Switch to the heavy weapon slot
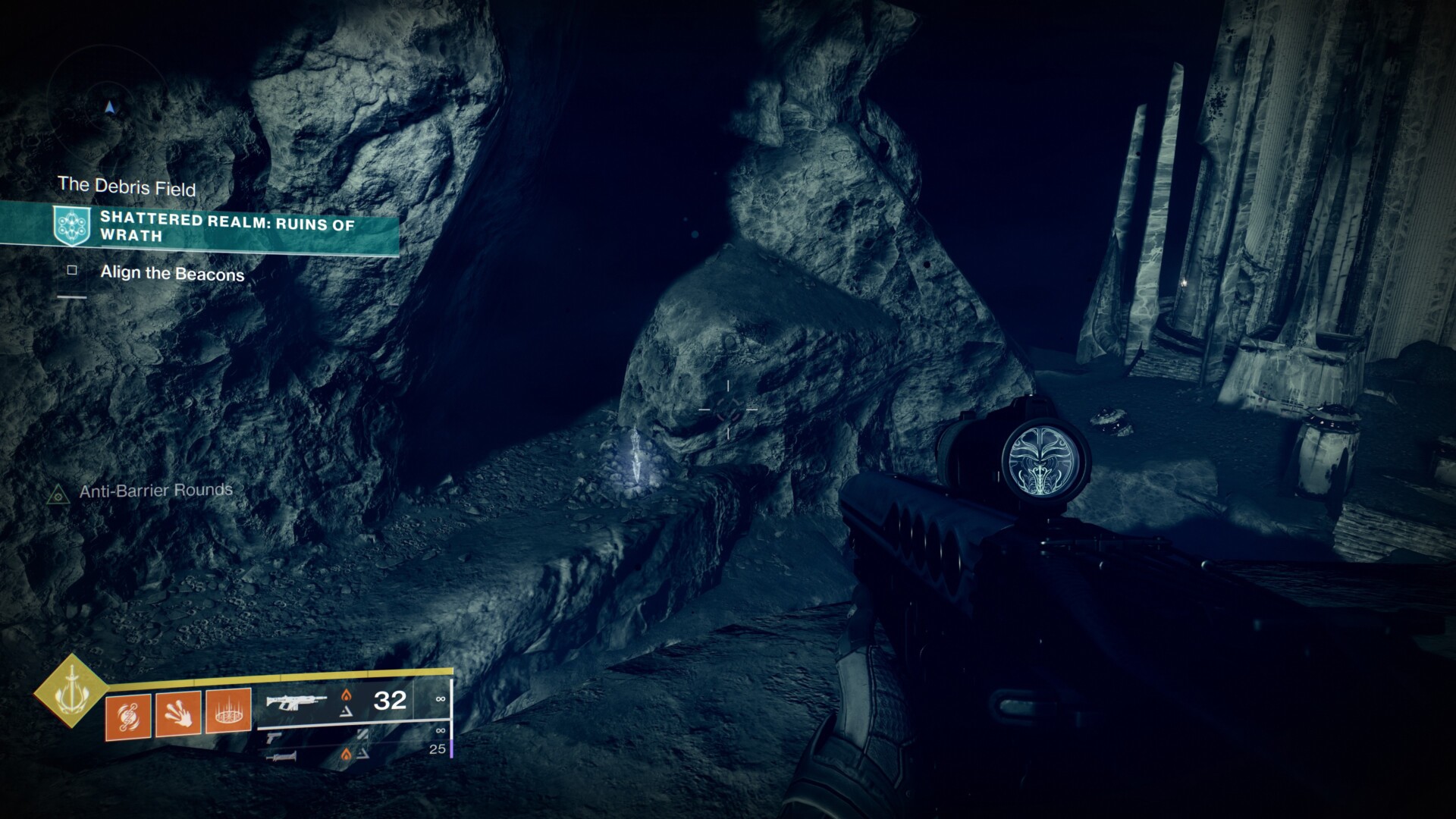This screenshot has width=1456, height=819. 281,755
